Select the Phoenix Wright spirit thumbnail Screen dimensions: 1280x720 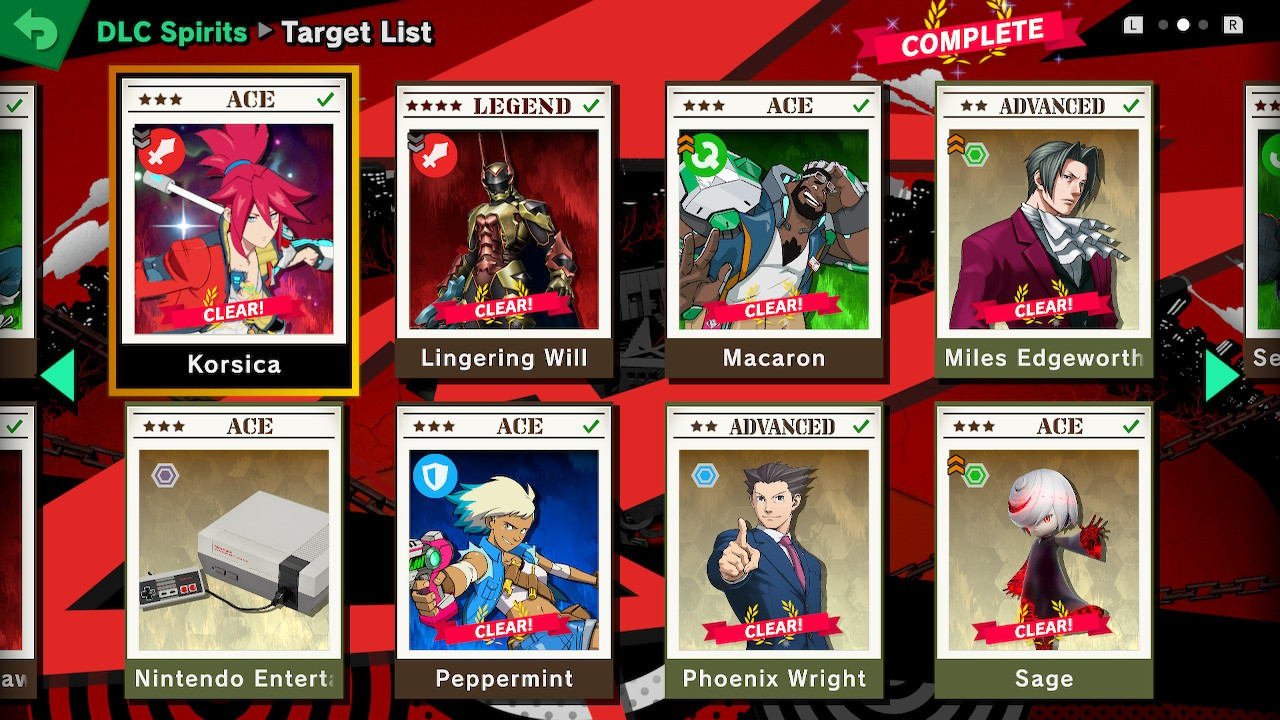[x=775, y=550]
